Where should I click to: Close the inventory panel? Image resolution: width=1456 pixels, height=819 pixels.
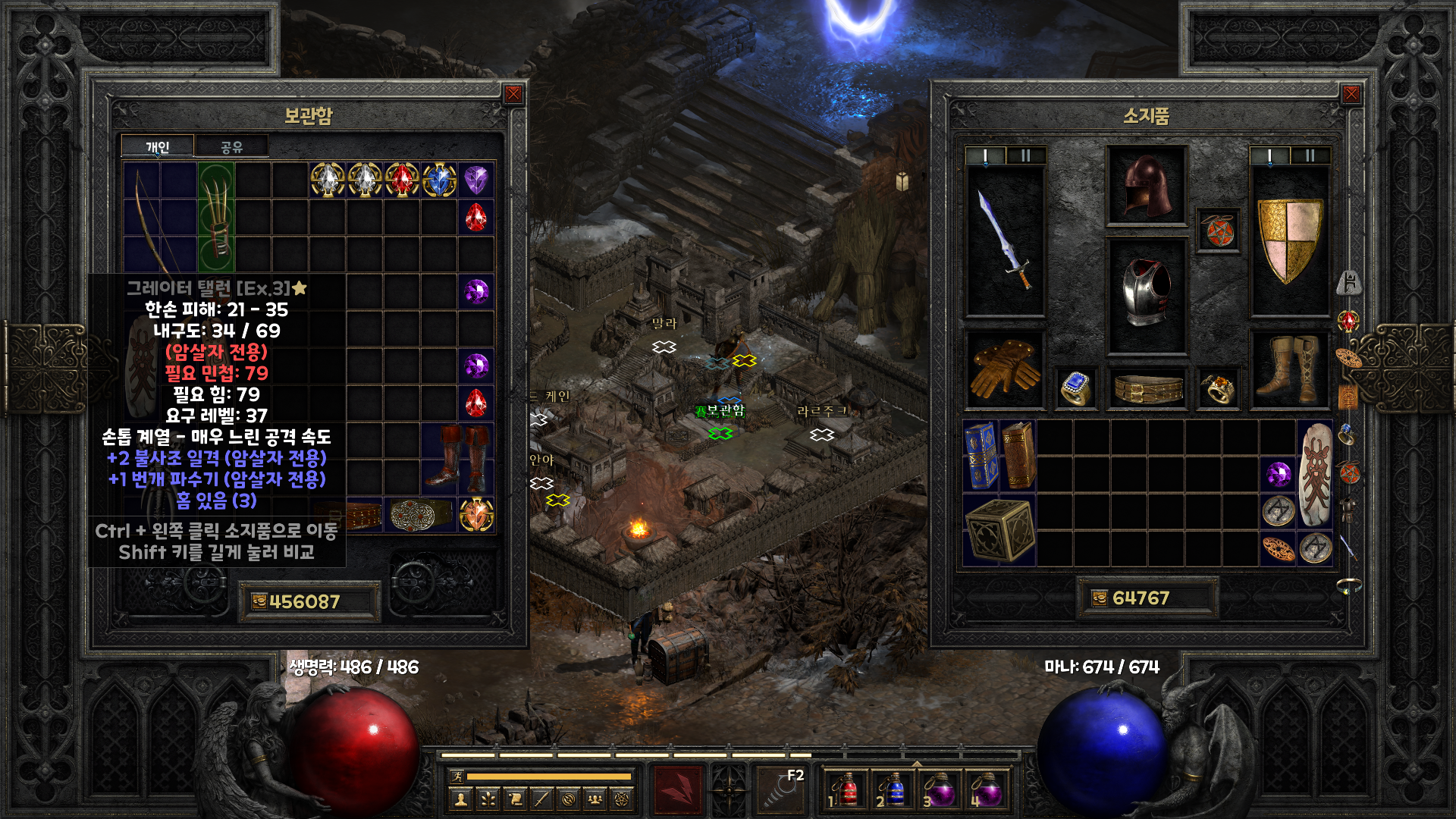click(x=1351, y=94)
